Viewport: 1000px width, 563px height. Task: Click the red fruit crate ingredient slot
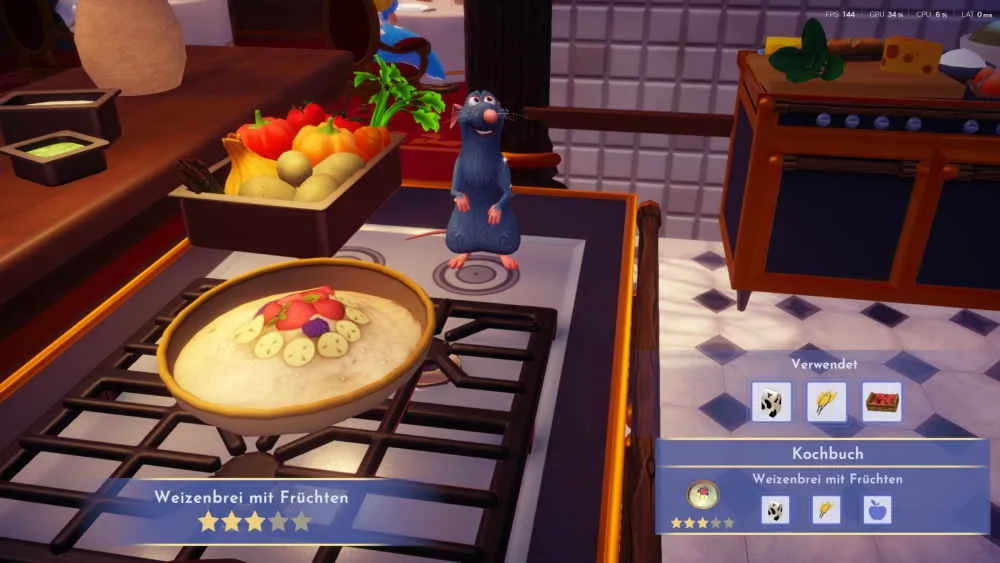click(x=881, y=402)
